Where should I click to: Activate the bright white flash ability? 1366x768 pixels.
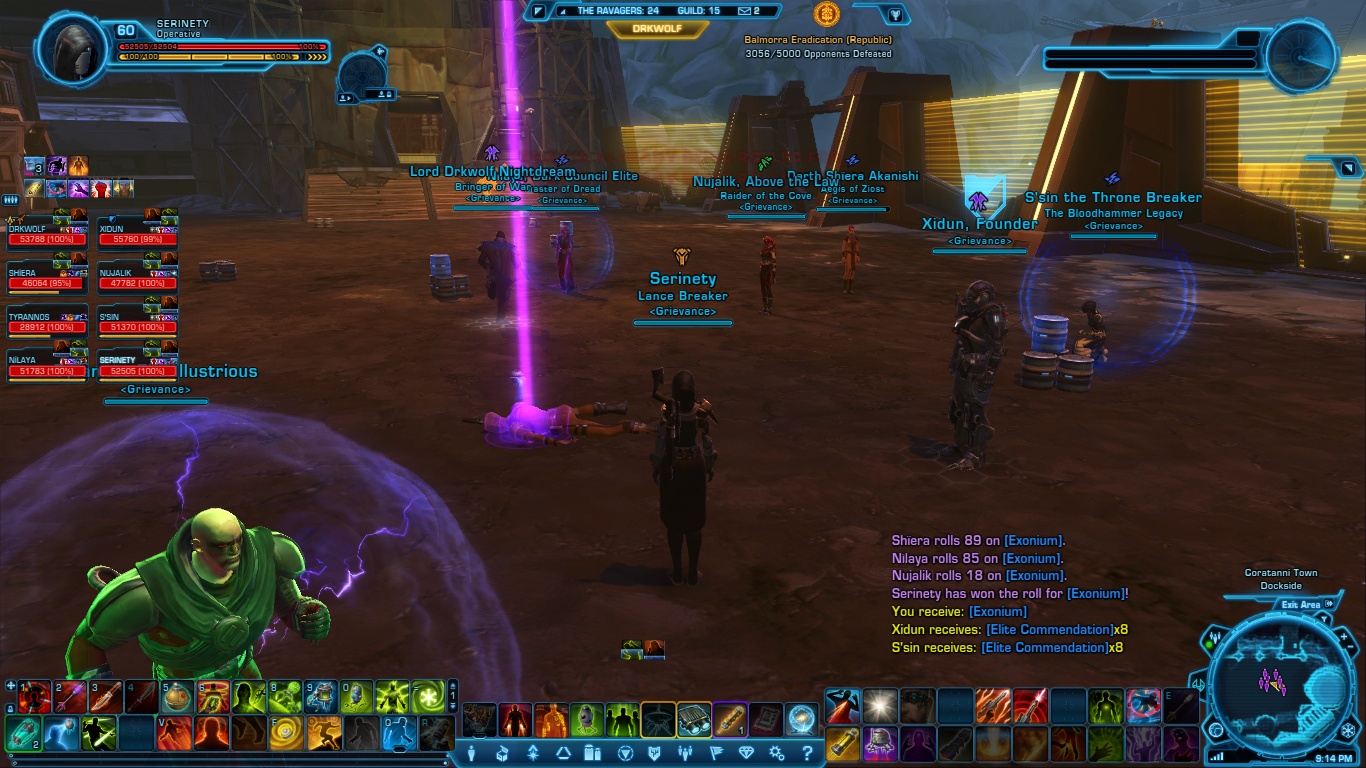880,706
